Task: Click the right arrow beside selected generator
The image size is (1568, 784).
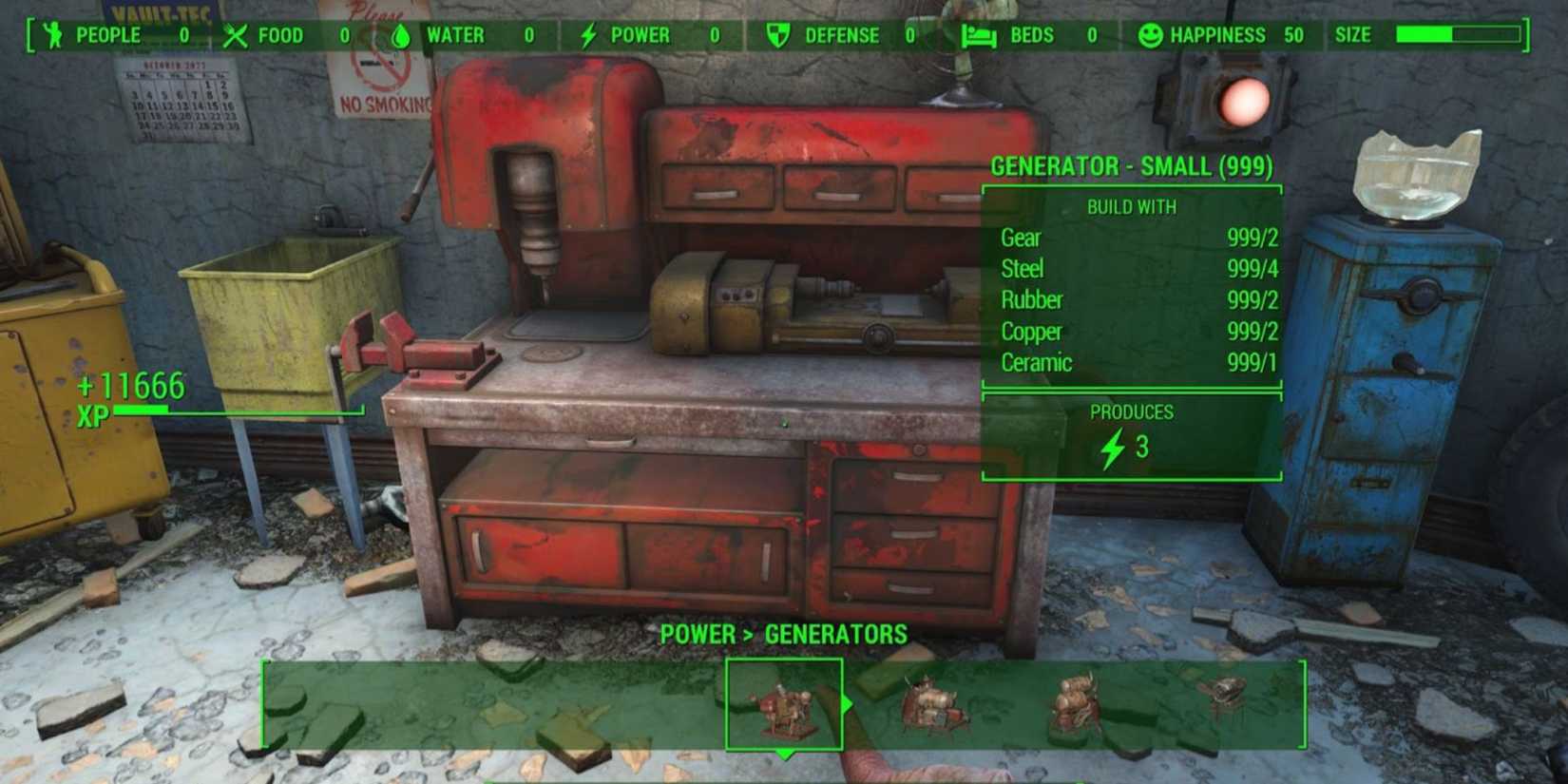Action: point(849,705)
